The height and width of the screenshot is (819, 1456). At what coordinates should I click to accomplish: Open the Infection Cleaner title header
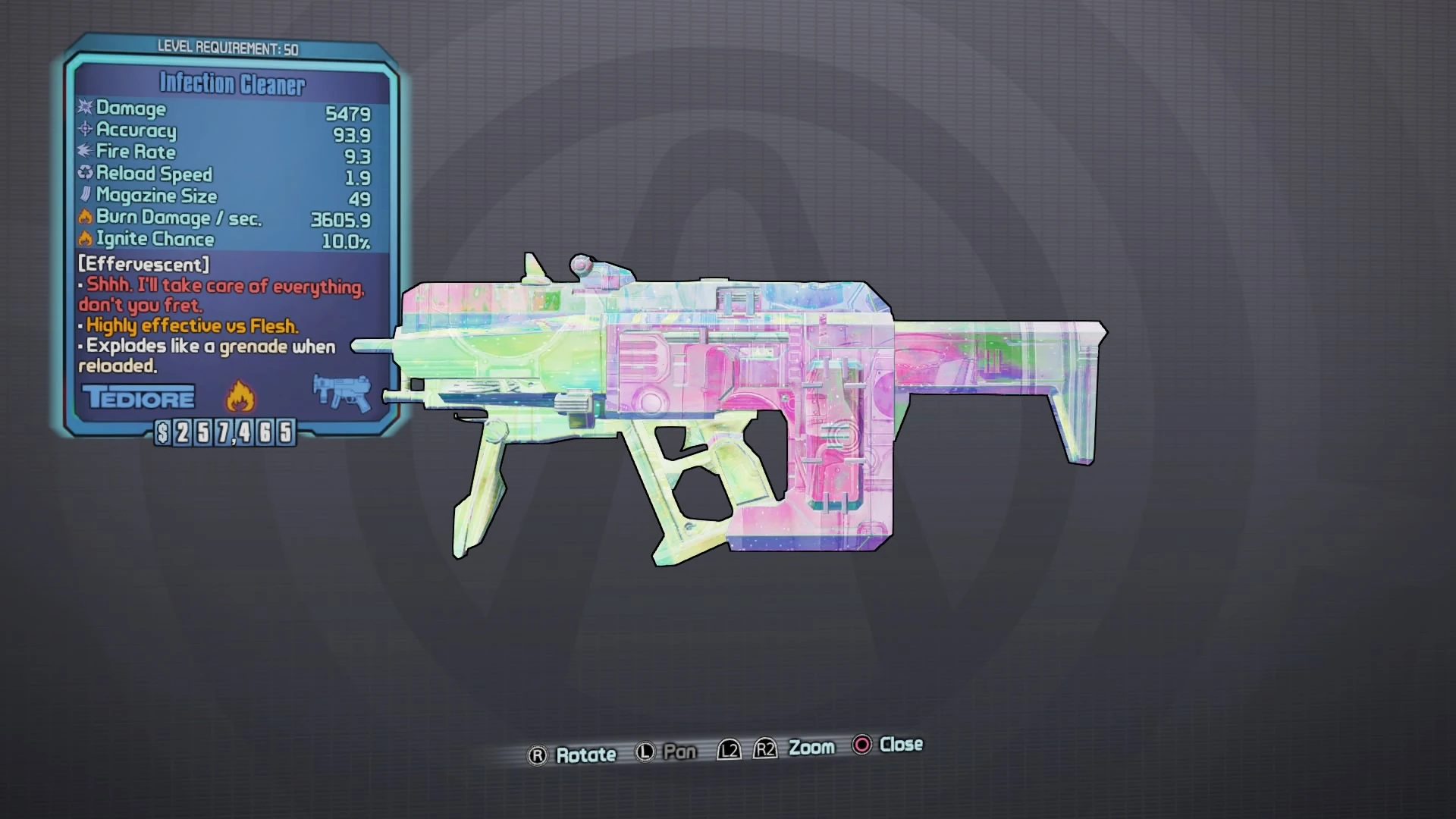pos(231,83)
